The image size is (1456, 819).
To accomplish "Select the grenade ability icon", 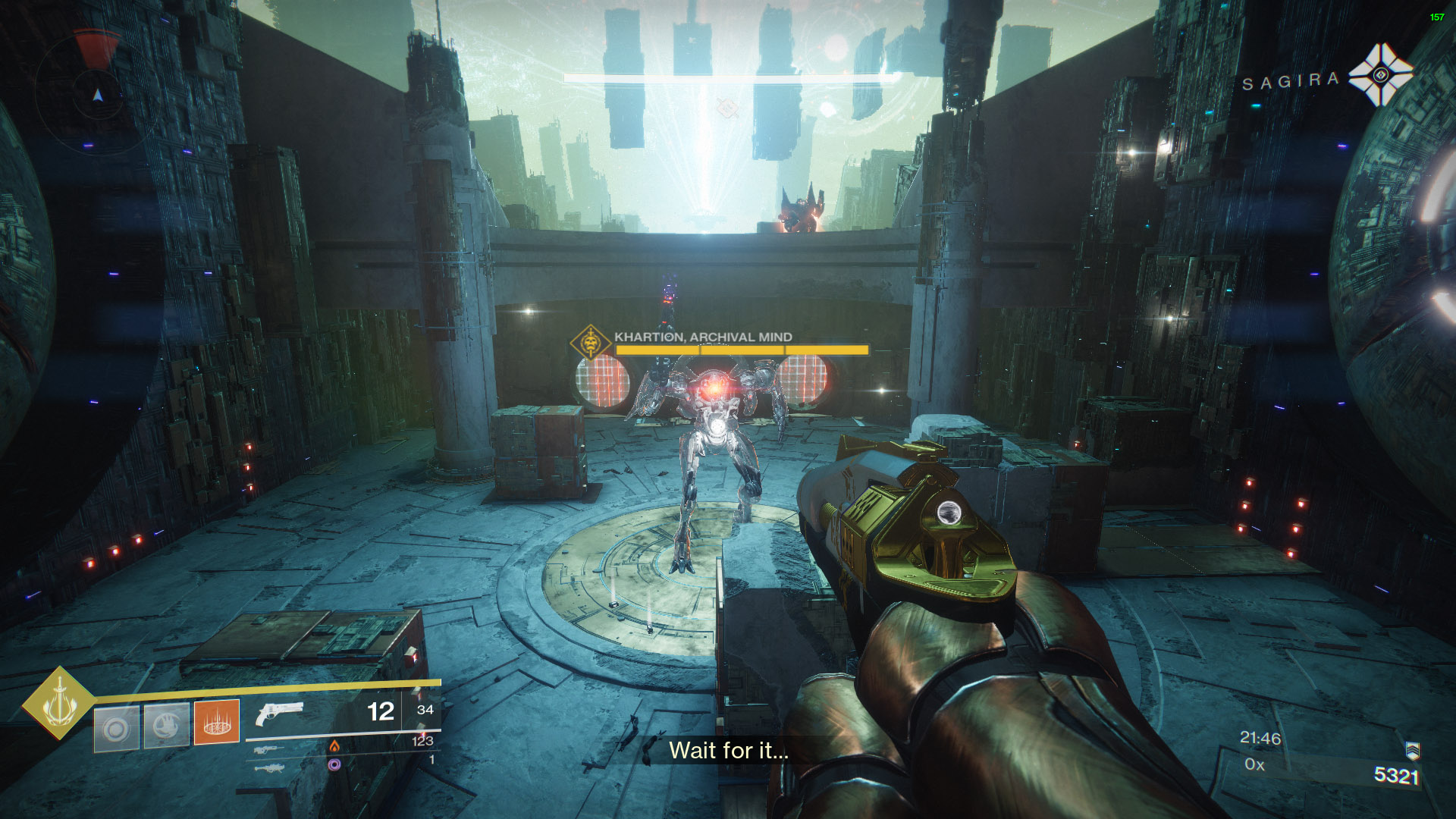I will click(x=116, y=729).
